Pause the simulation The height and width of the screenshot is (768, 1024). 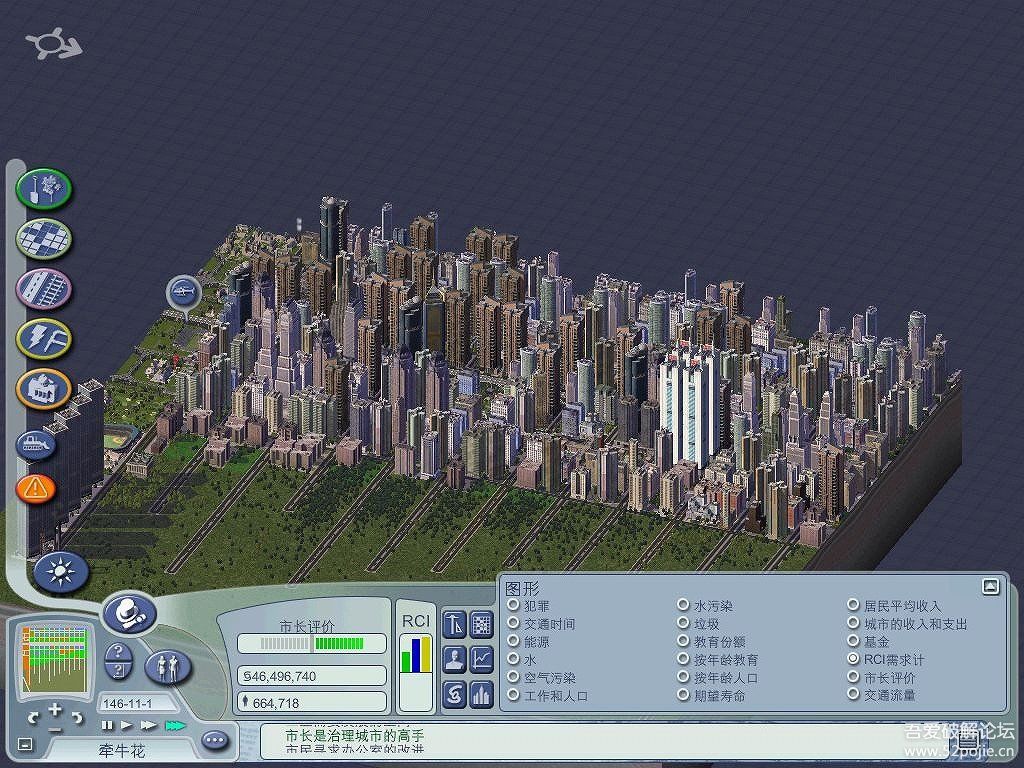108,725
